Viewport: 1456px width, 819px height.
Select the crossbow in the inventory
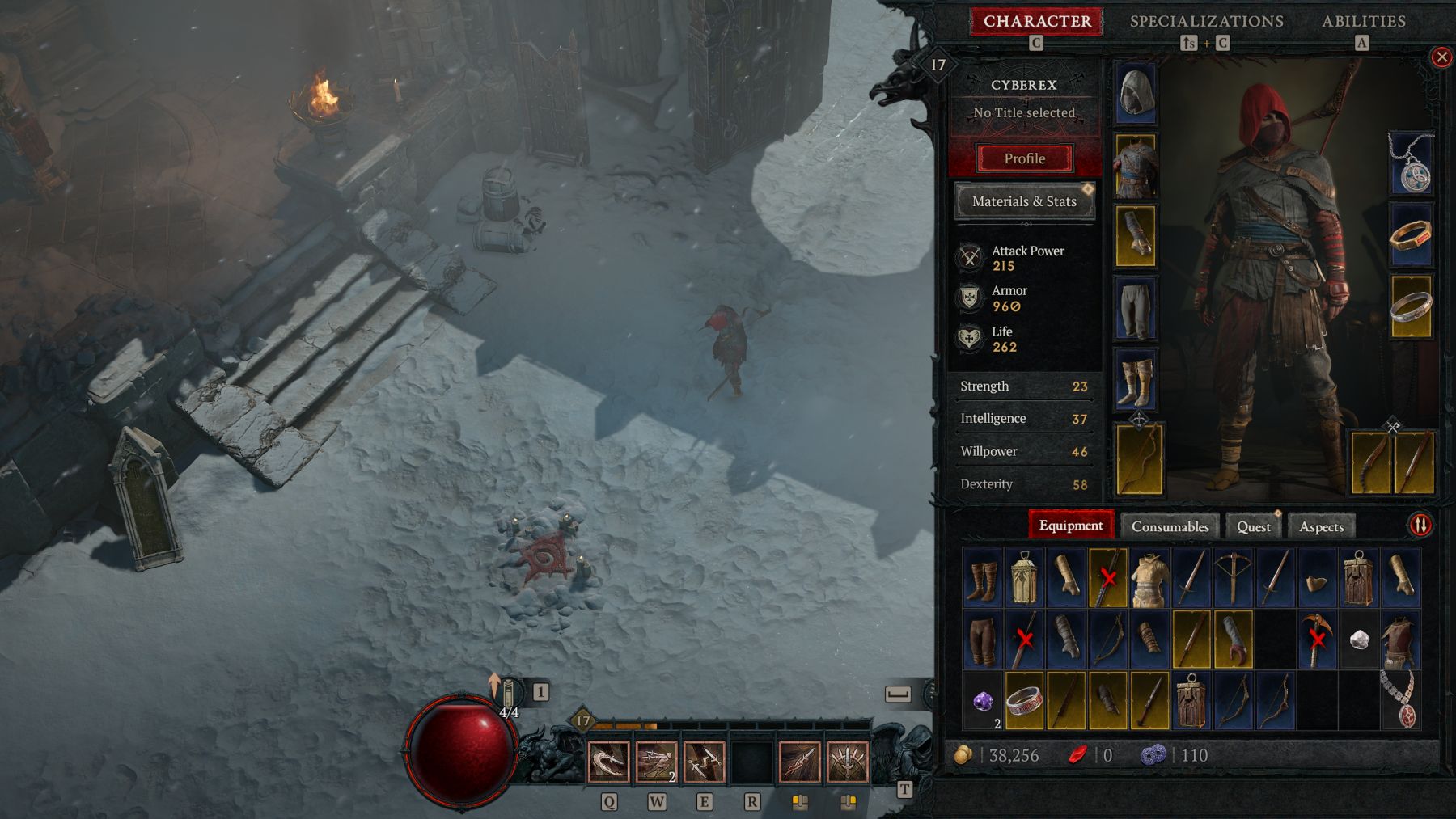click(x=1233, y=577)
